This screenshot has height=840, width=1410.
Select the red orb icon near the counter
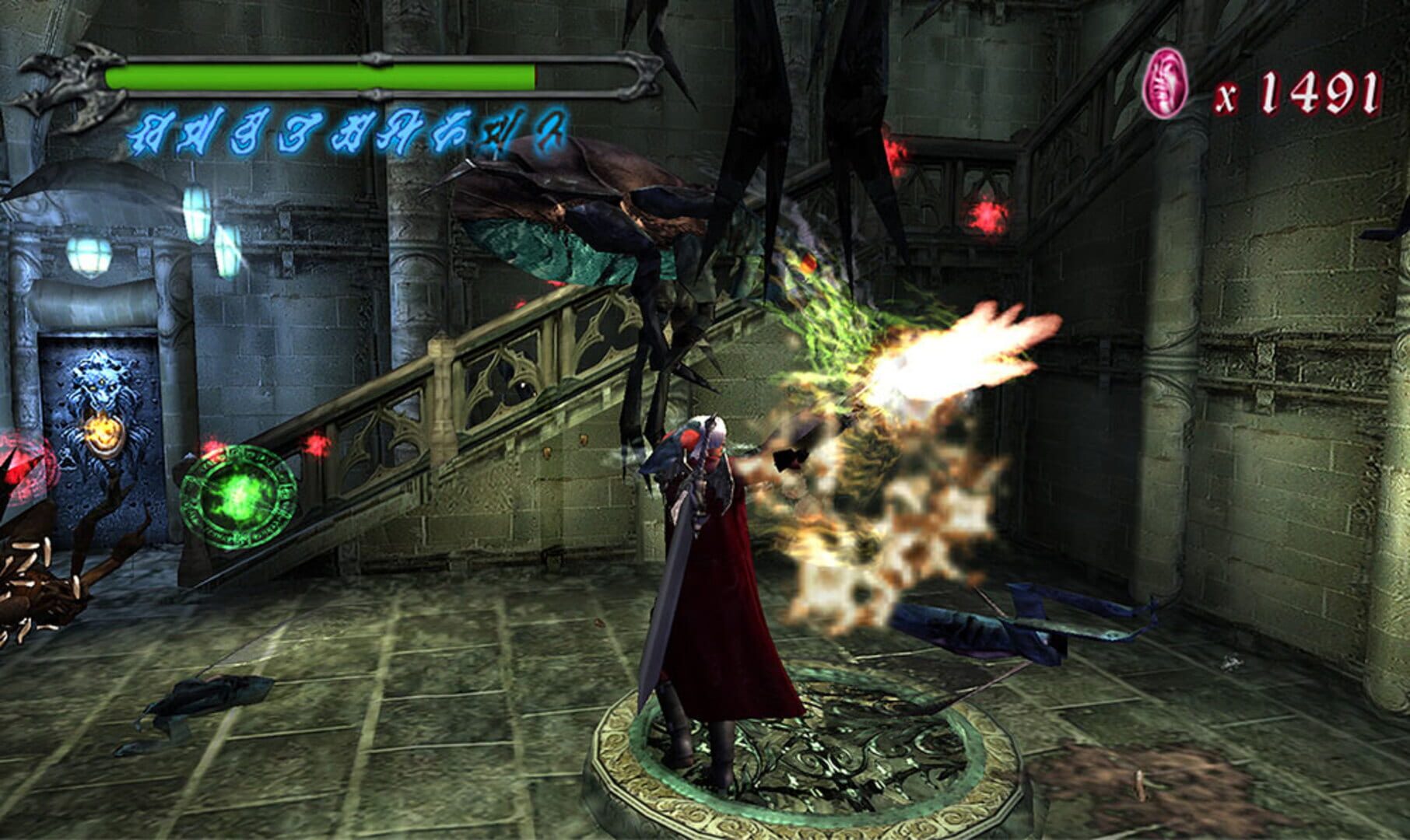[x=1165, y=82]
